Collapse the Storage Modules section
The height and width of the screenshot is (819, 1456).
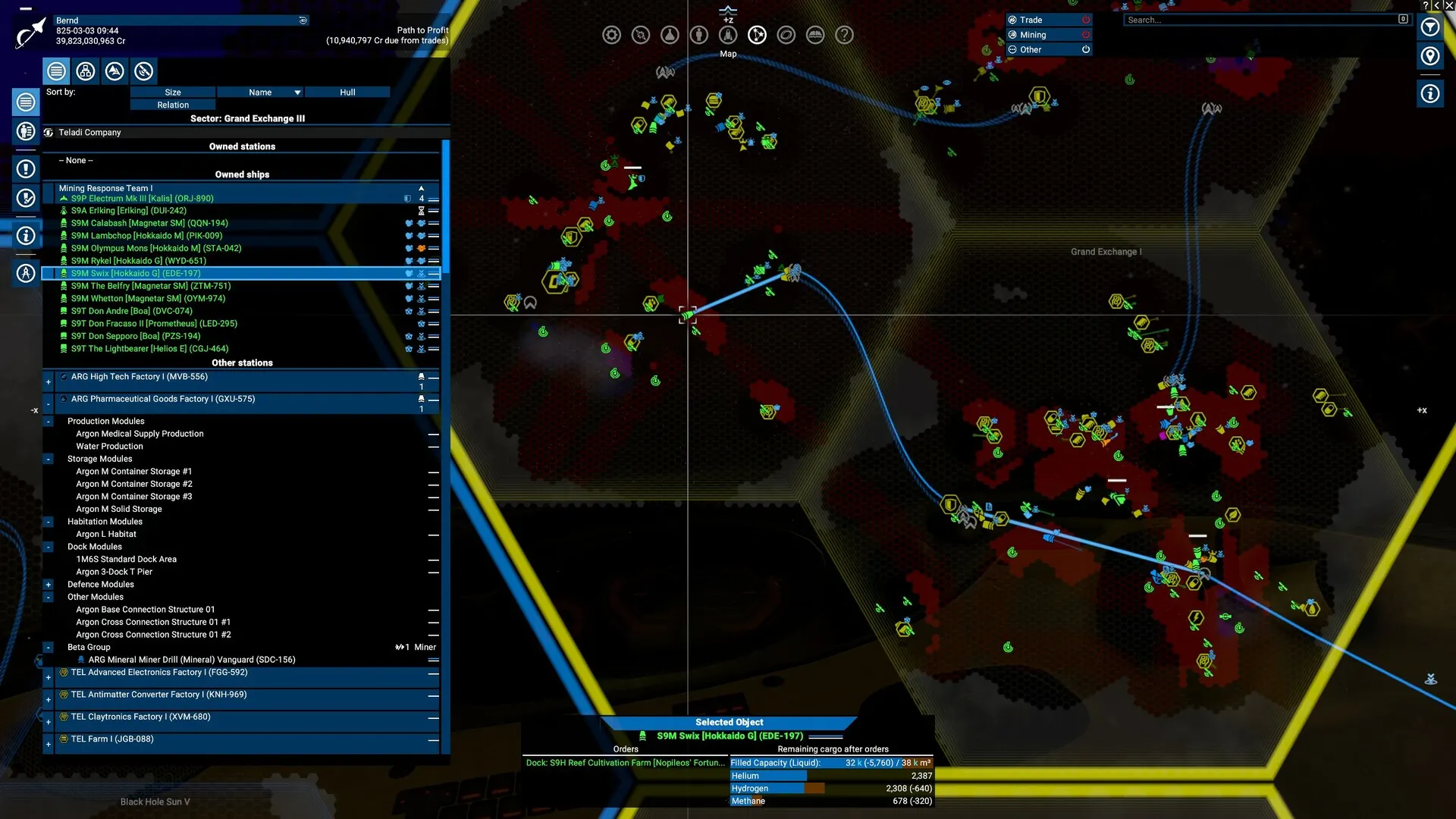coord(48,459)
